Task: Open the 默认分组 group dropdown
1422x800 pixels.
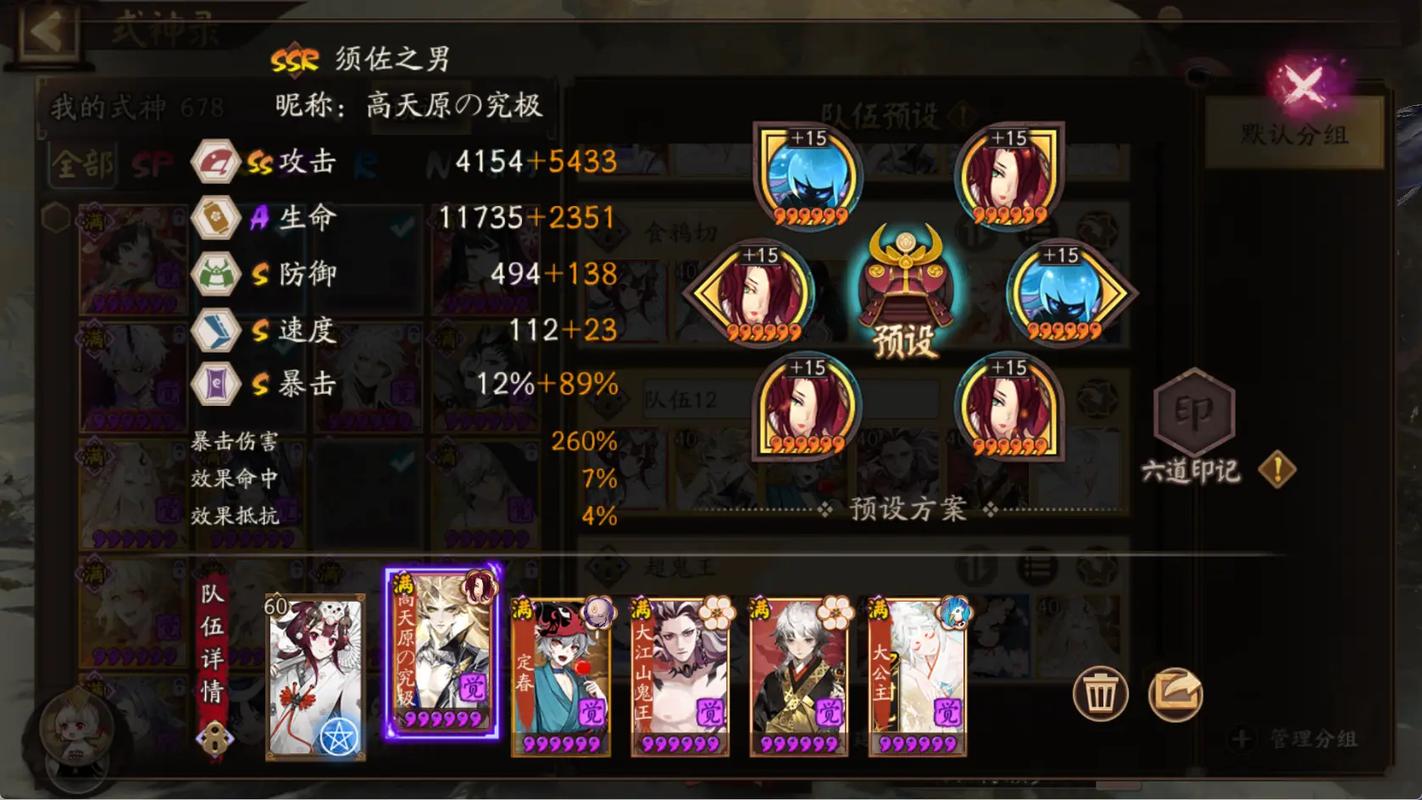Action: (x=1296, y=131)
